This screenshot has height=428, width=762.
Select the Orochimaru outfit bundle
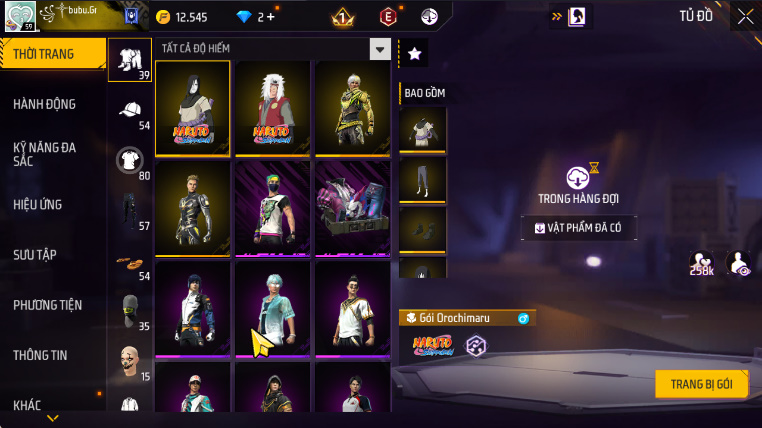192,108
